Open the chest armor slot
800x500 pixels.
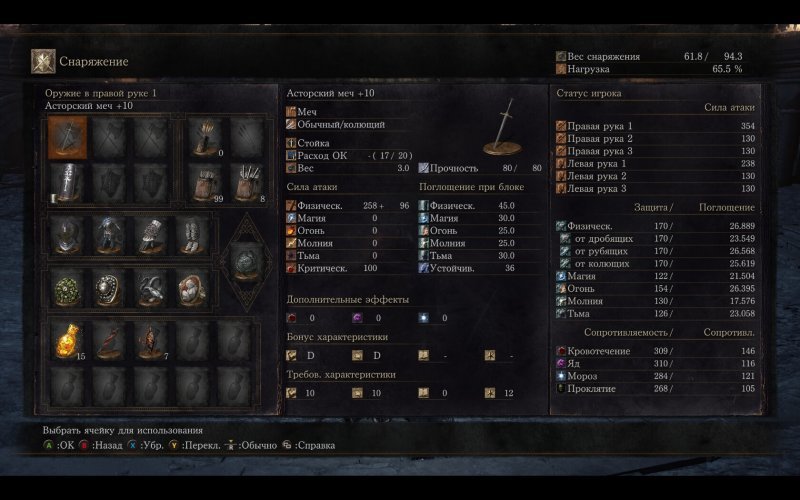(x=110, y=235)
